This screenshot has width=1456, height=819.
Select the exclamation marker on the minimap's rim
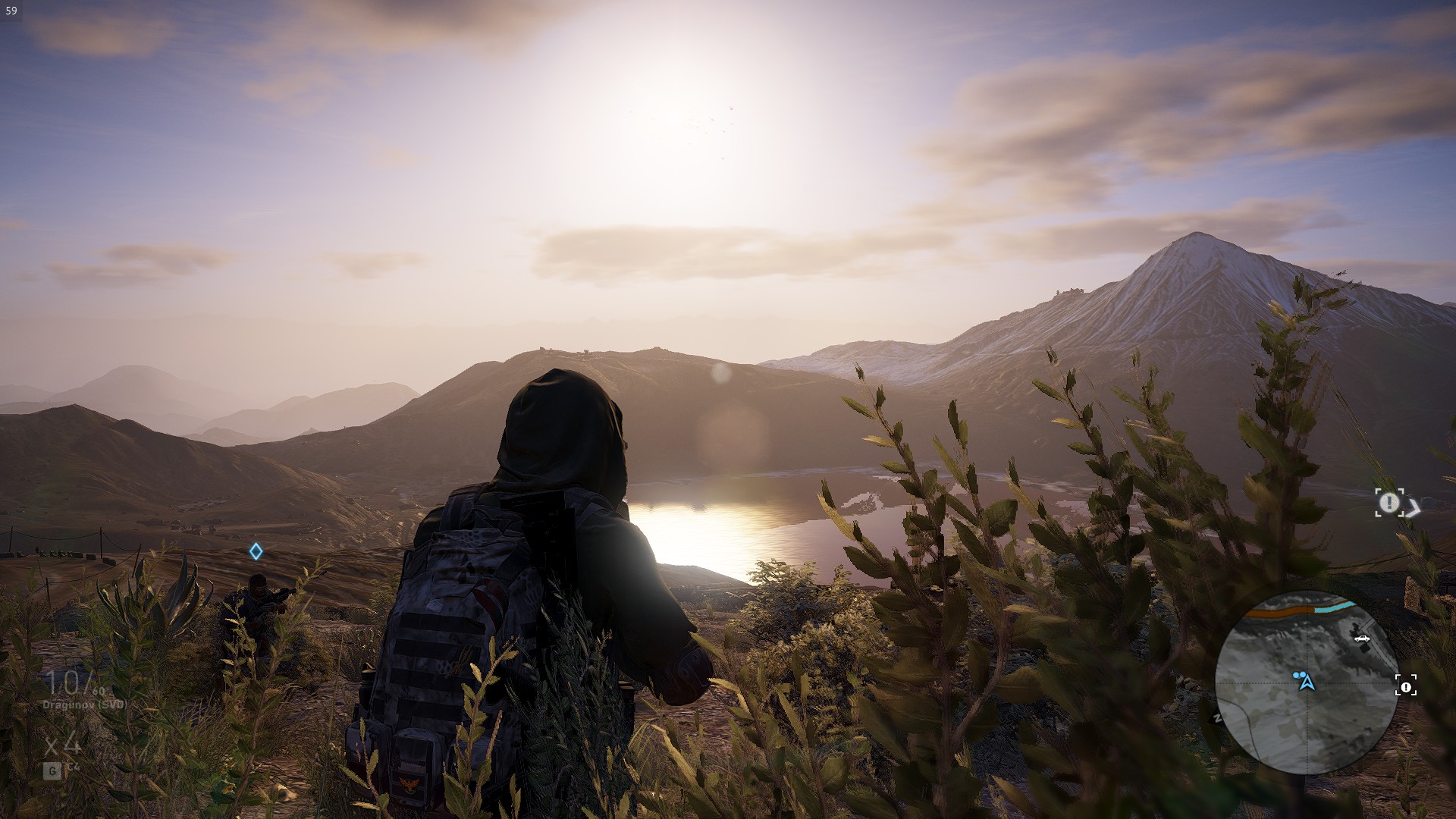(x=1405, y=686)
